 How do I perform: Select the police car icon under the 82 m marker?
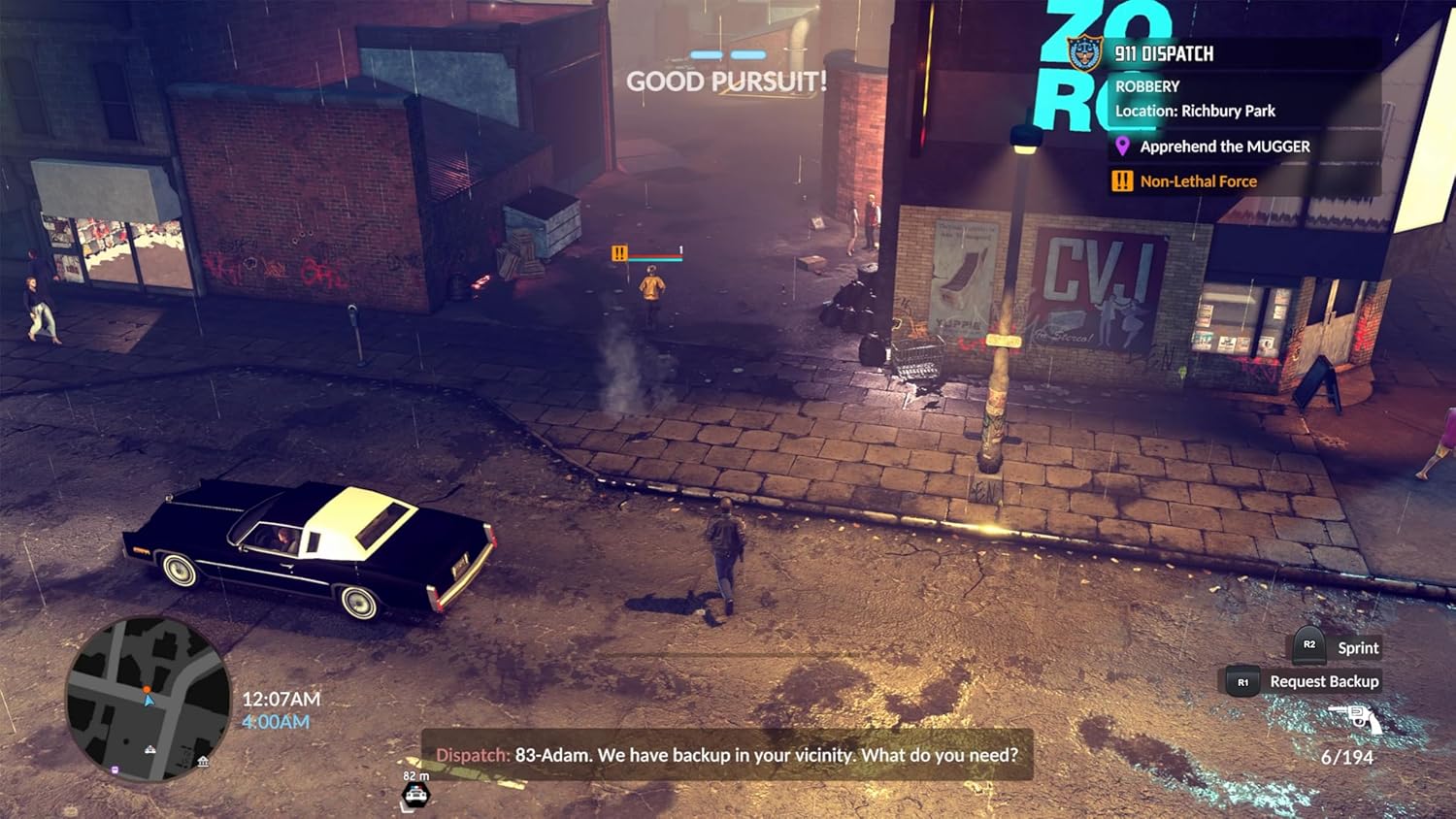(x=415, y=795)
